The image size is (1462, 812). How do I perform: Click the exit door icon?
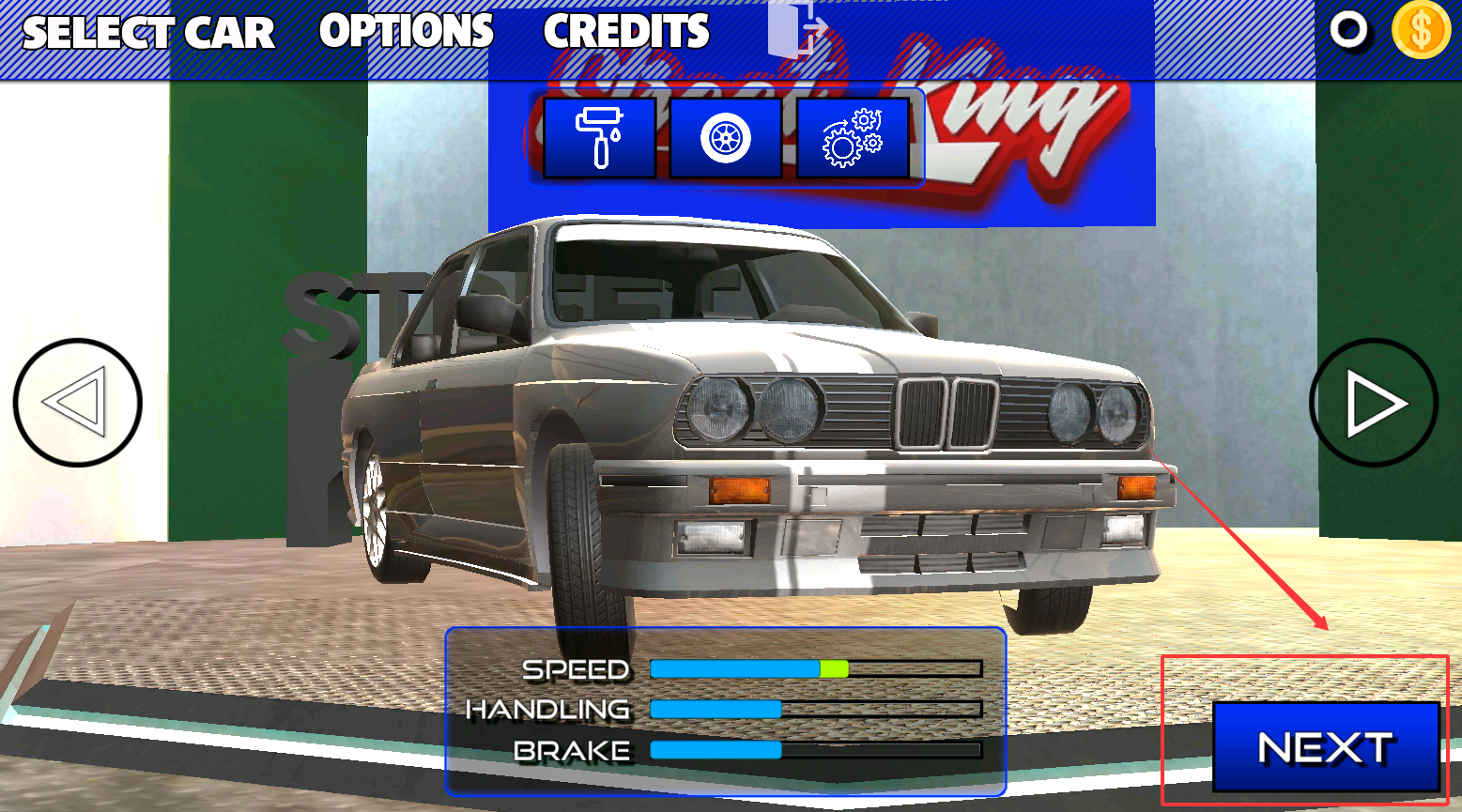pyautogui.click(x=796, y=29)
